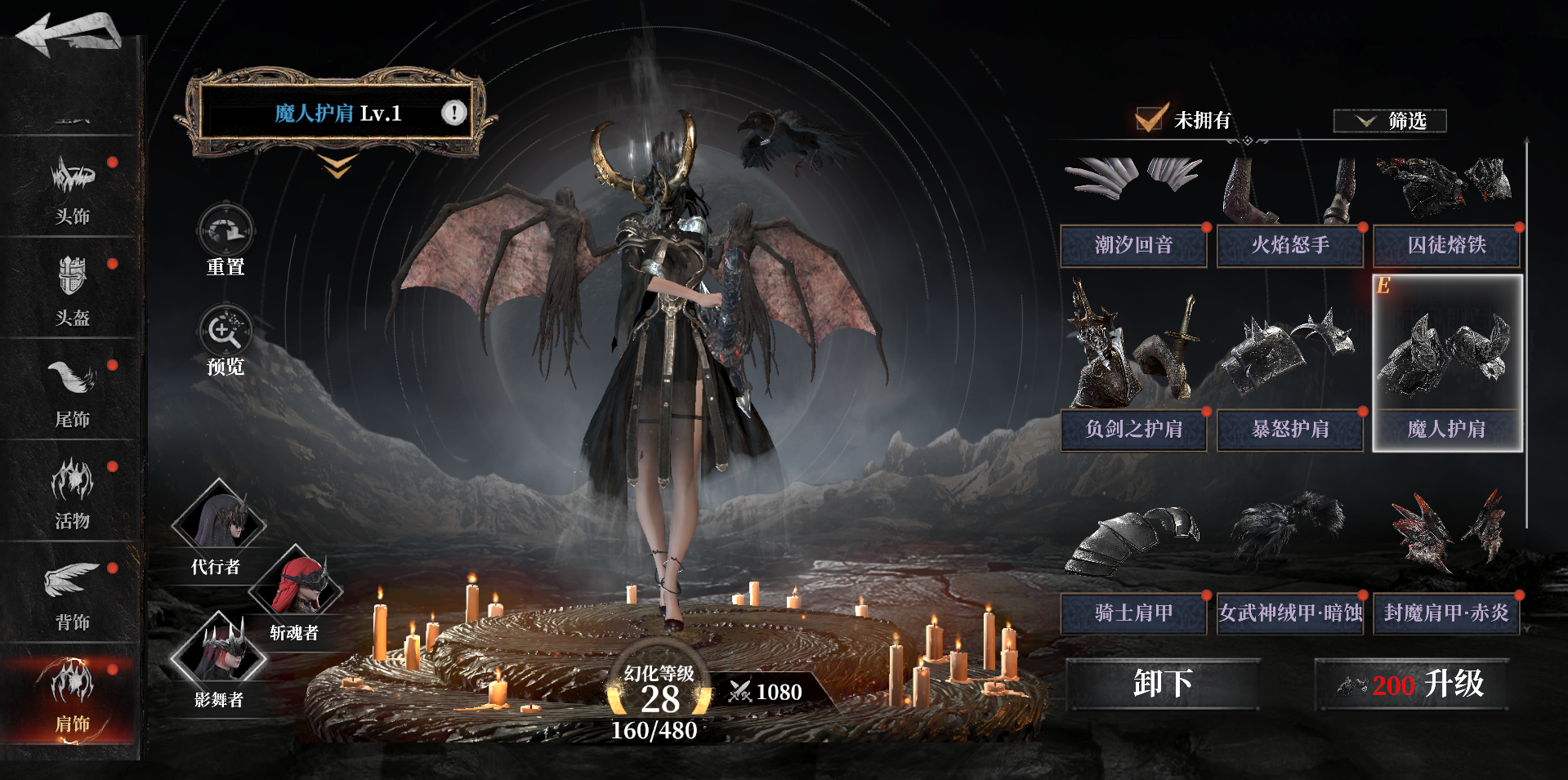Toggle the 未拥有 checkbox
Image resolution: width=1568 pixels, height=780 pixels.
click(1150, 119)
